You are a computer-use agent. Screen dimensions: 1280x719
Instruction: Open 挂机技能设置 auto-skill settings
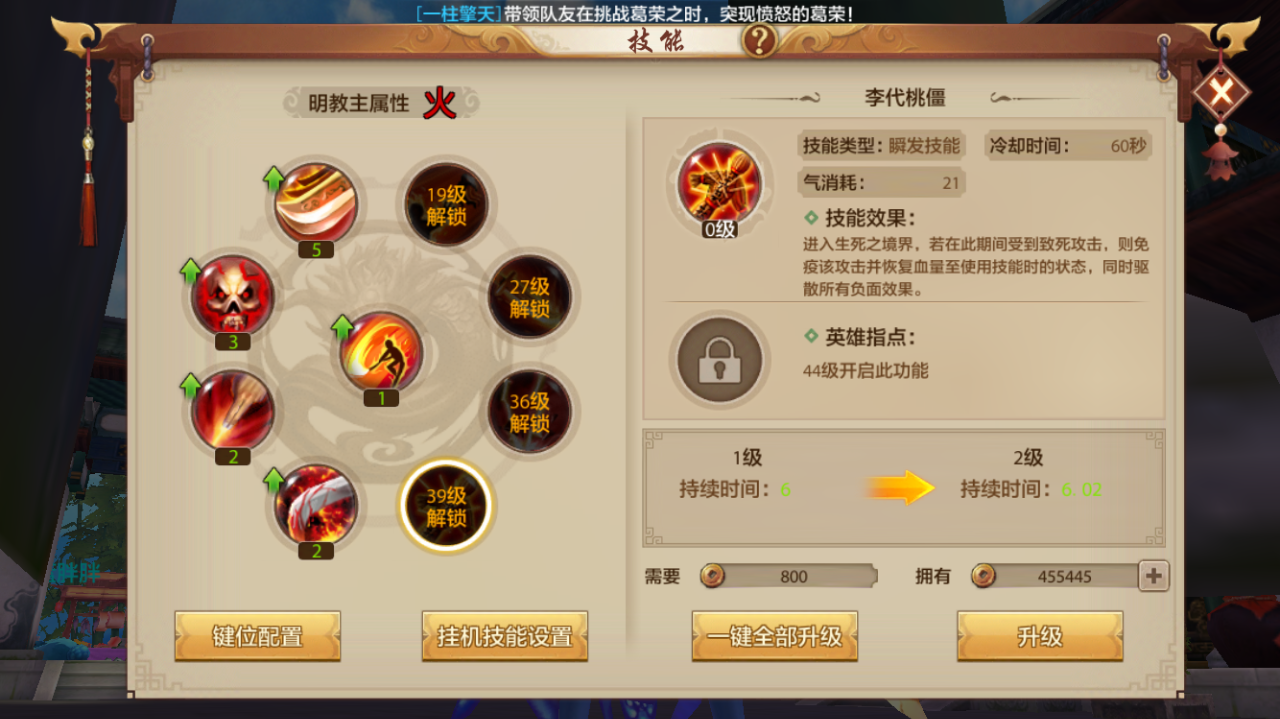pyautogui.click(x=505, y=636)
